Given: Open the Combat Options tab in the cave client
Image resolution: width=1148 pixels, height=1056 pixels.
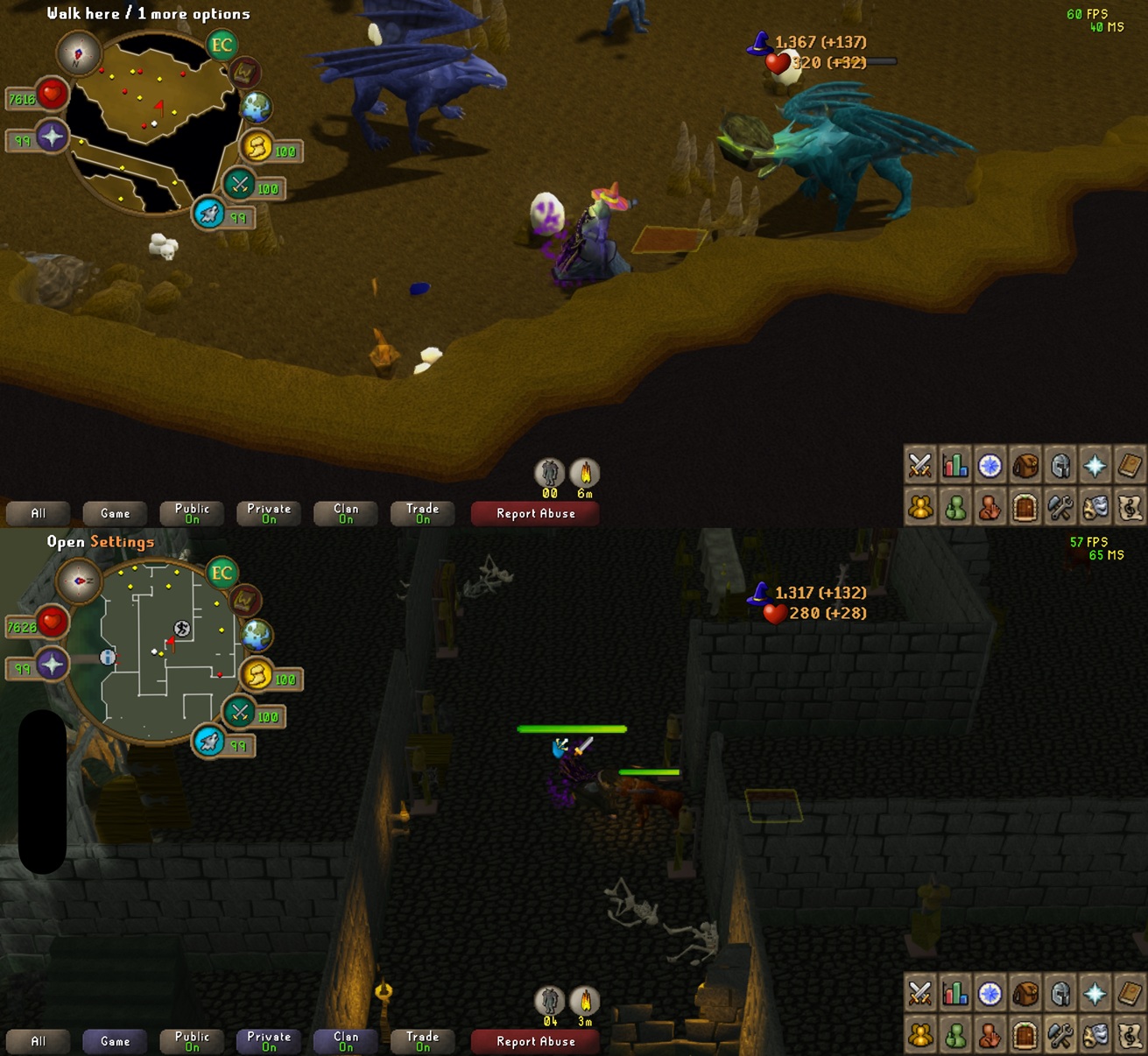Looking at the screenshot, I should (919, 465).
